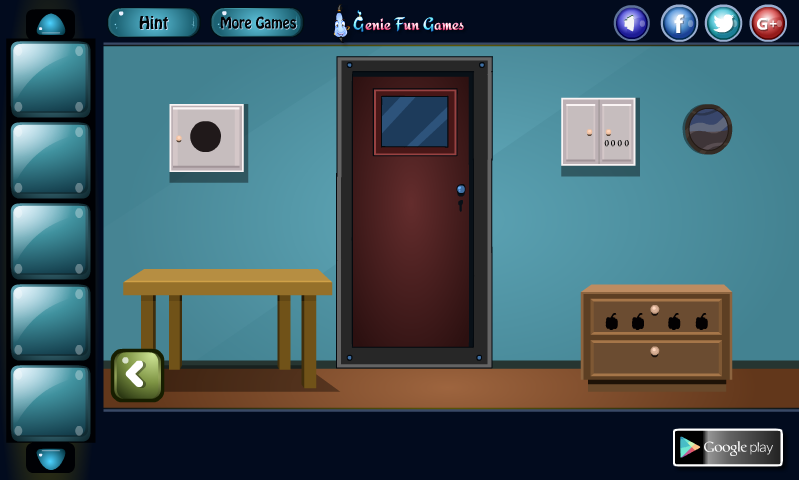799x480 pixels.
Task: Click the Google Plus button
Action: 768,23
